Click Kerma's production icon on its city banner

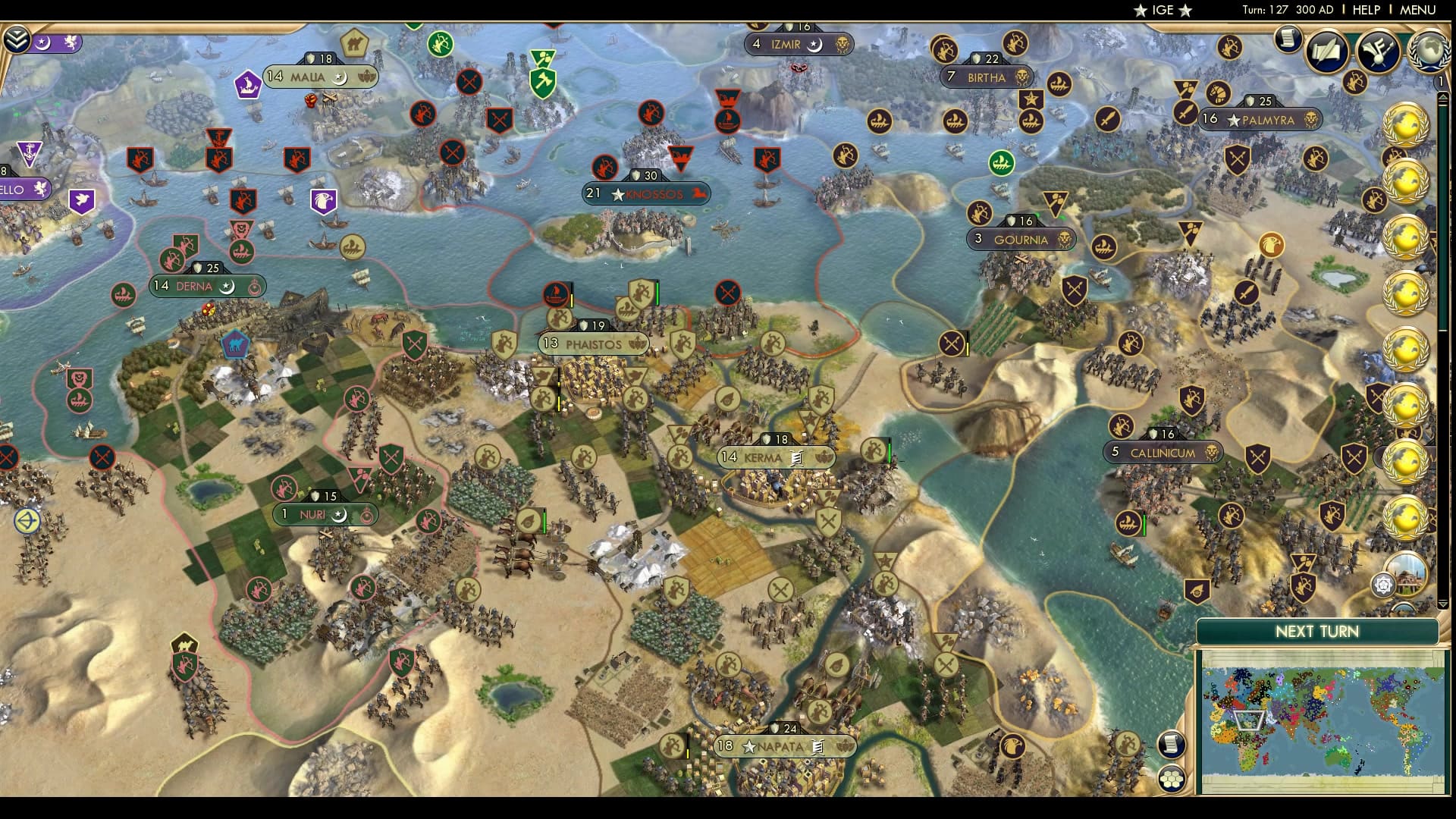[797, 460]
